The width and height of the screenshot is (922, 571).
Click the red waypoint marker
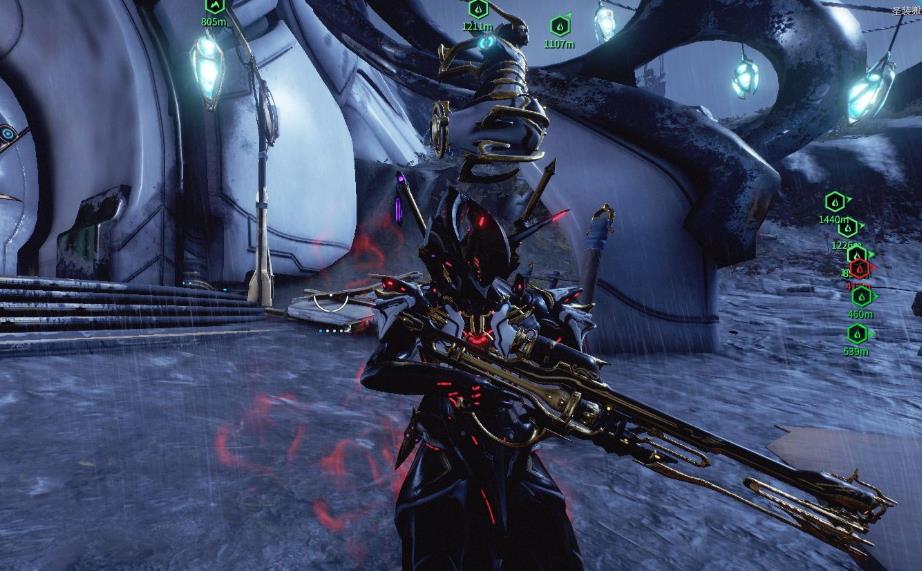coord(859,268)
